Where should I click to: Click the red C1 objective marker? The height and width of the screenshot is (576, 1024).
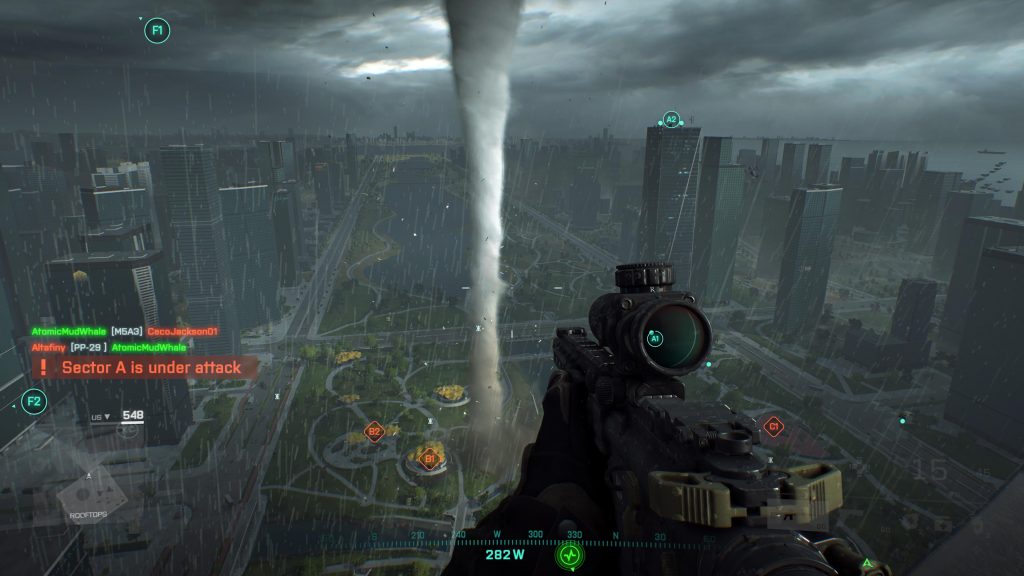772,427
